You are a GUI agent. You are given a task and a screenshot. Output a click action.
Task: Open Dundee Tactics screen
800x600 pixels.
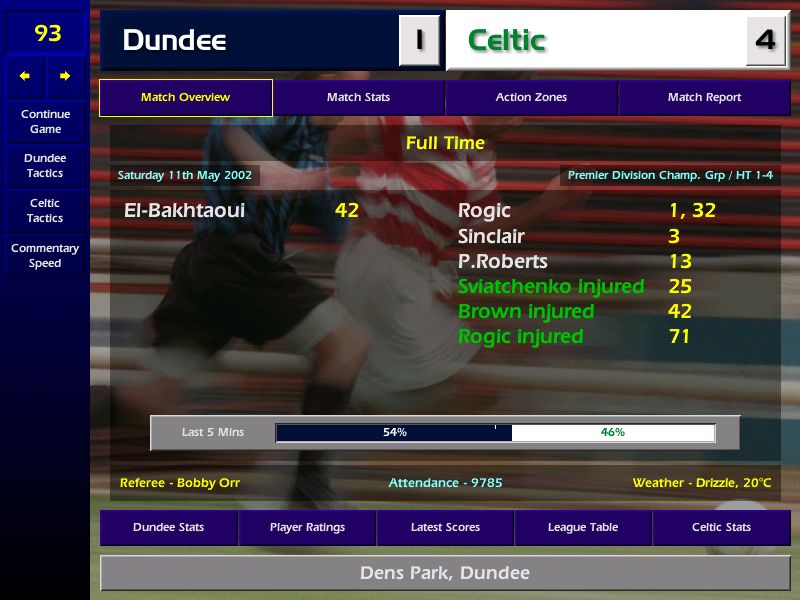click(45, 166)
